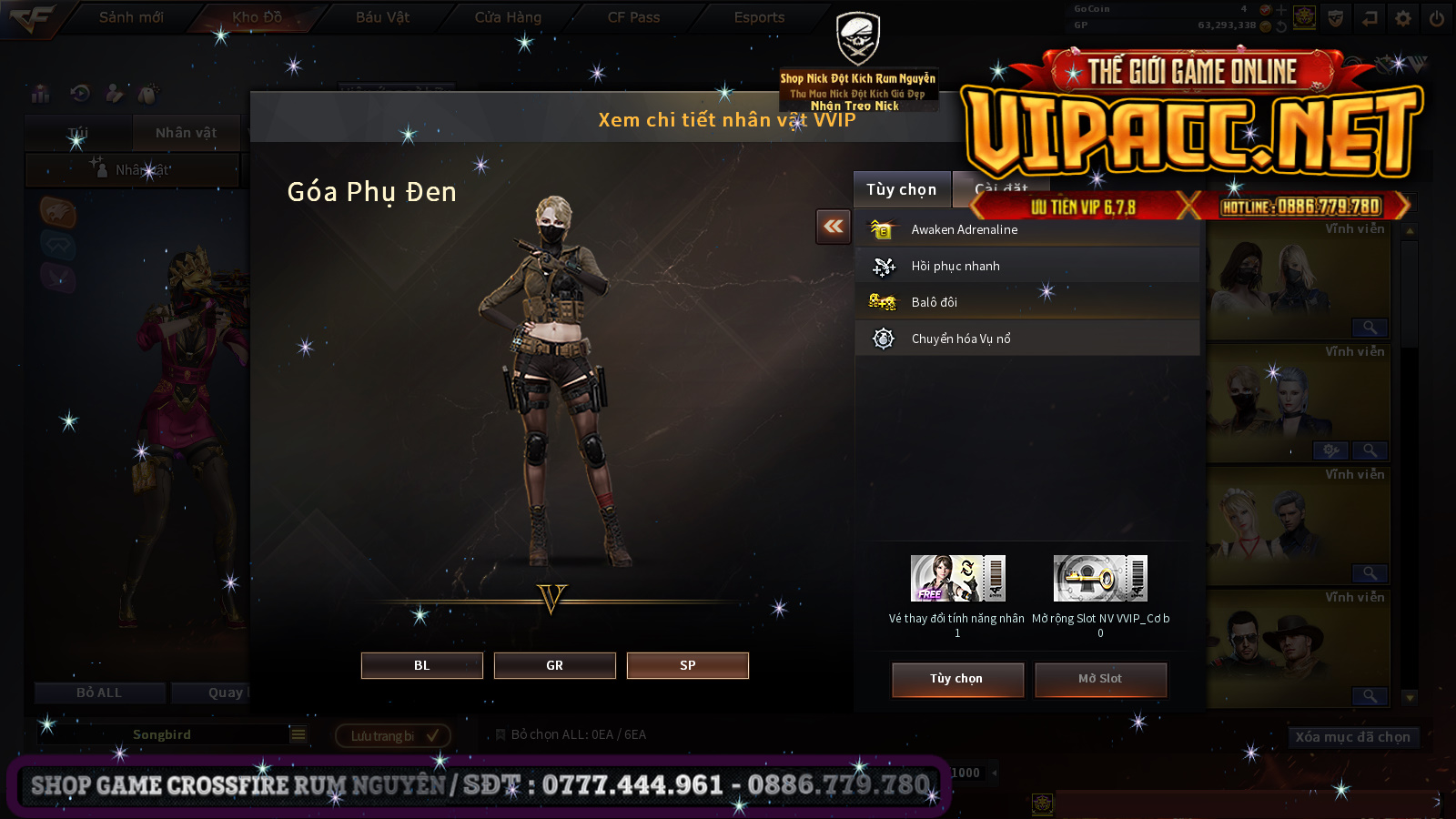Screen dimensions: 1456x819
Task: Click the Mở Slot button
Action: pyautogui.click(x=1100, y=679)
